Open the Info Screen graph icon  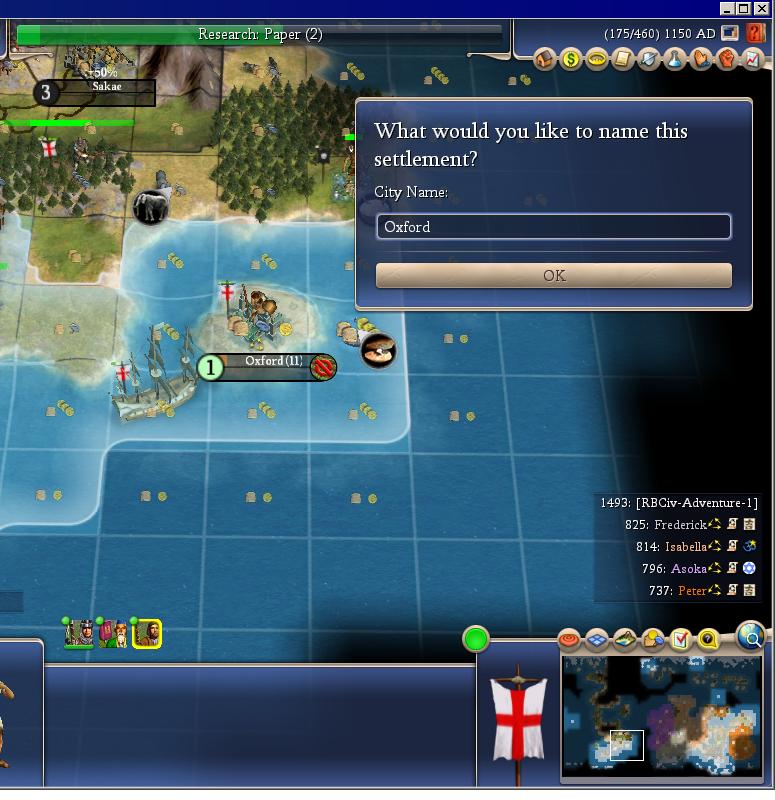click(x=752, y=59)
